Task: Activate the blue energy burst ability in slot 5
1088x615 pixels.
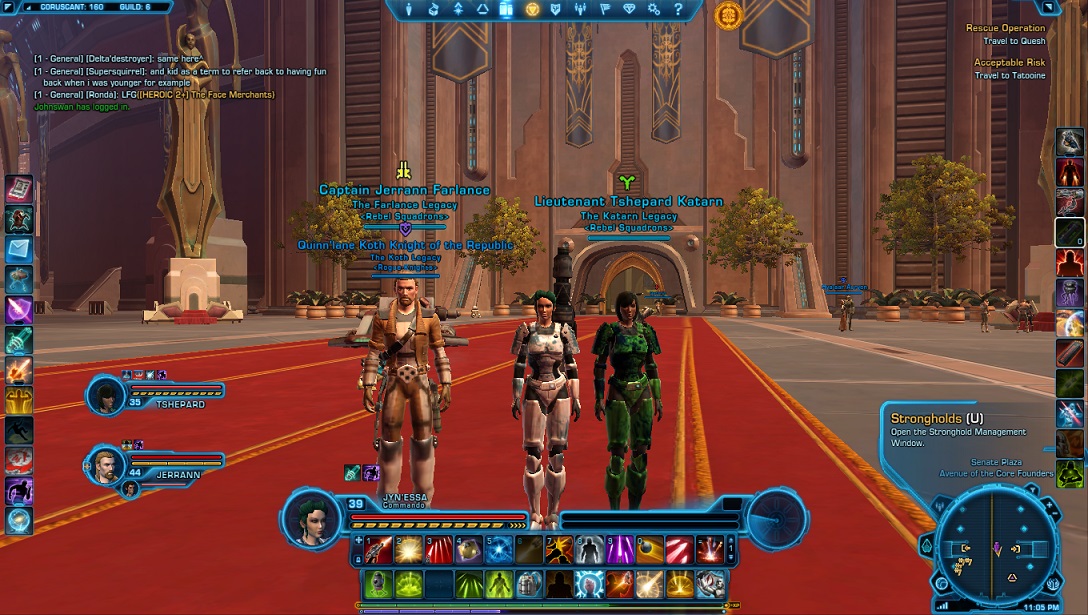Action: click(498, 549)
